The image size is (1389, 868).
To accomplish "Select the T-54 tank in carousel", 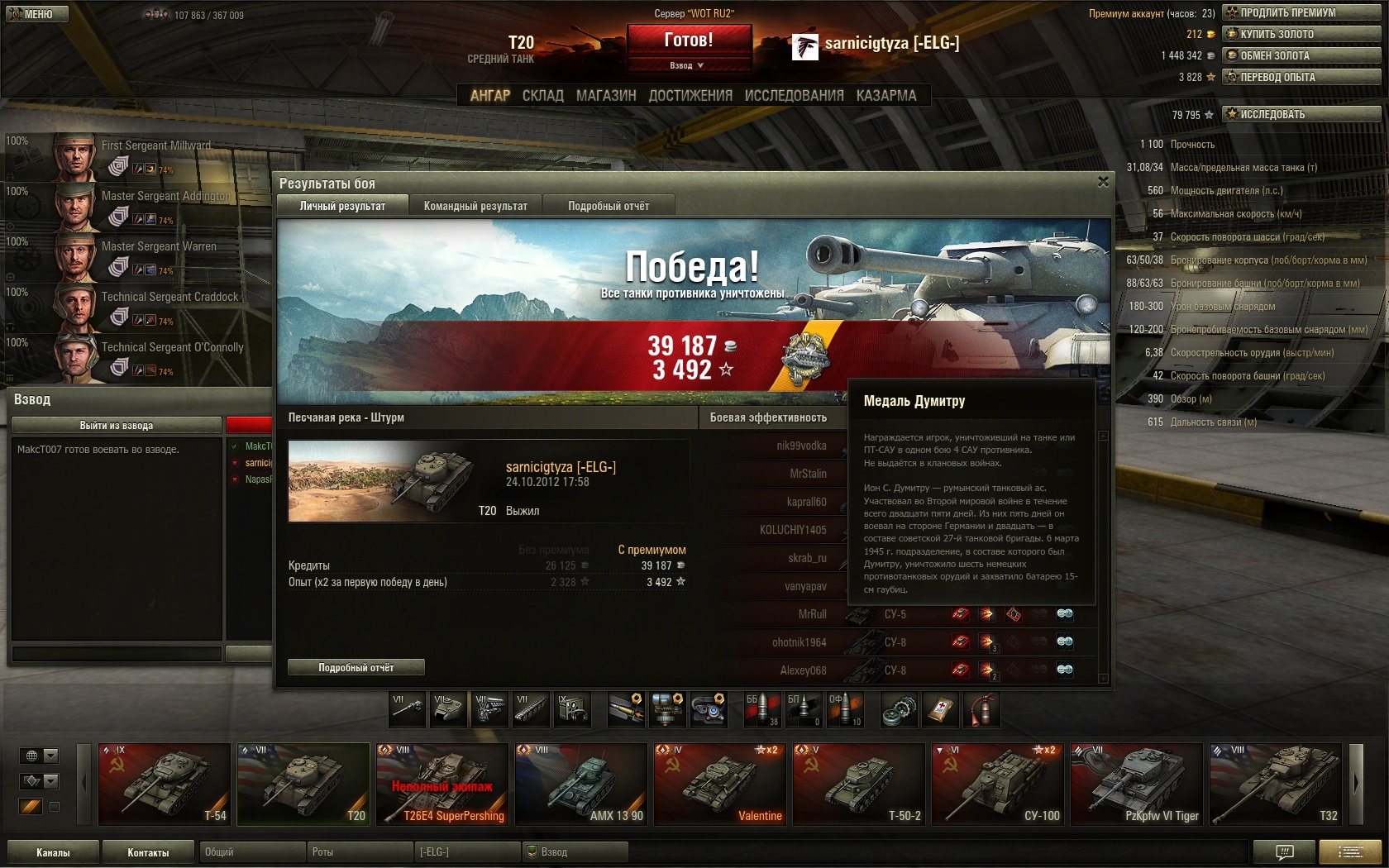I will [165, 784].
